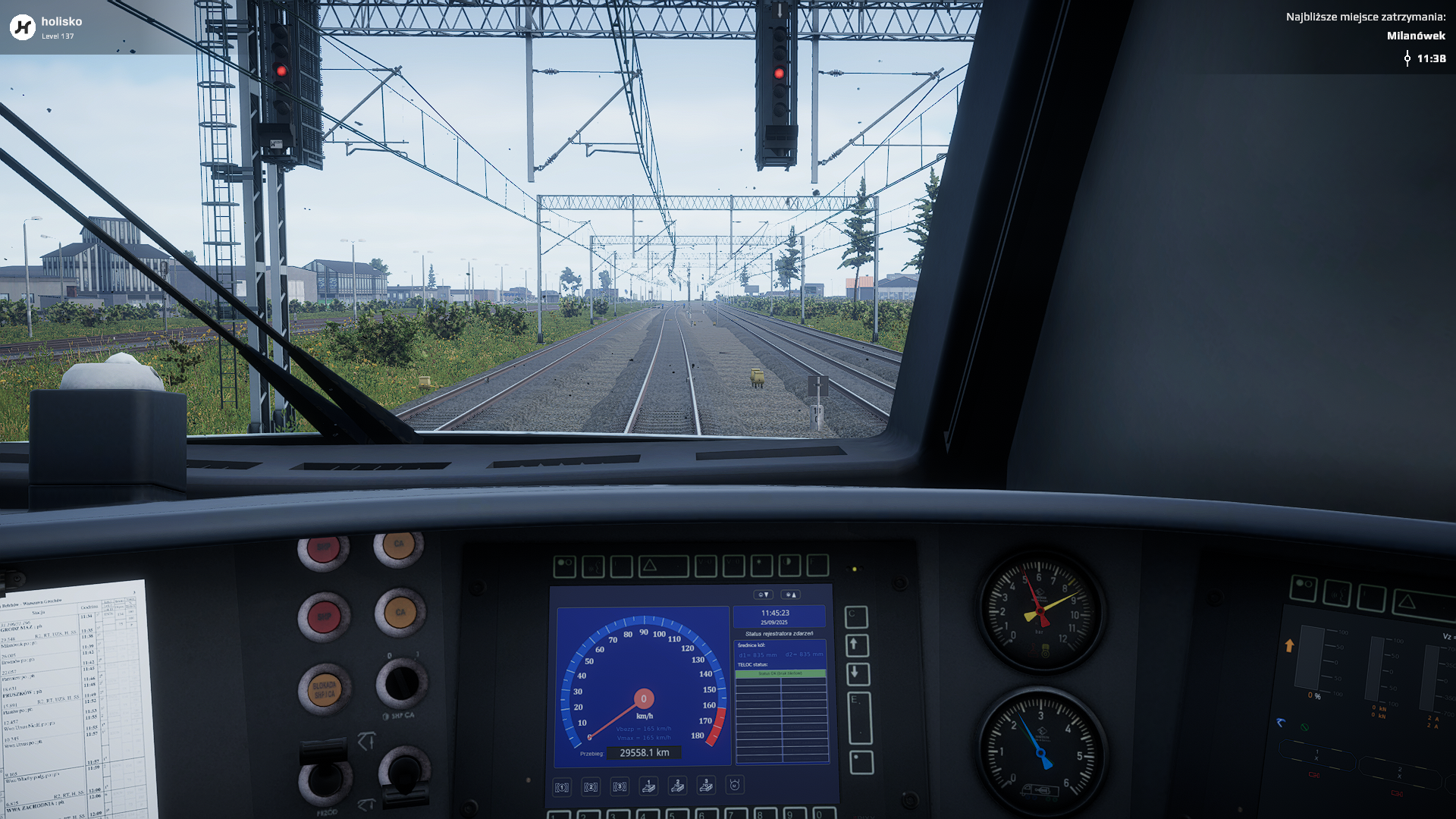Screen dimensions: 1456x819
Task: Raise the speedometer display brightness
Action: tap(790, 595)
